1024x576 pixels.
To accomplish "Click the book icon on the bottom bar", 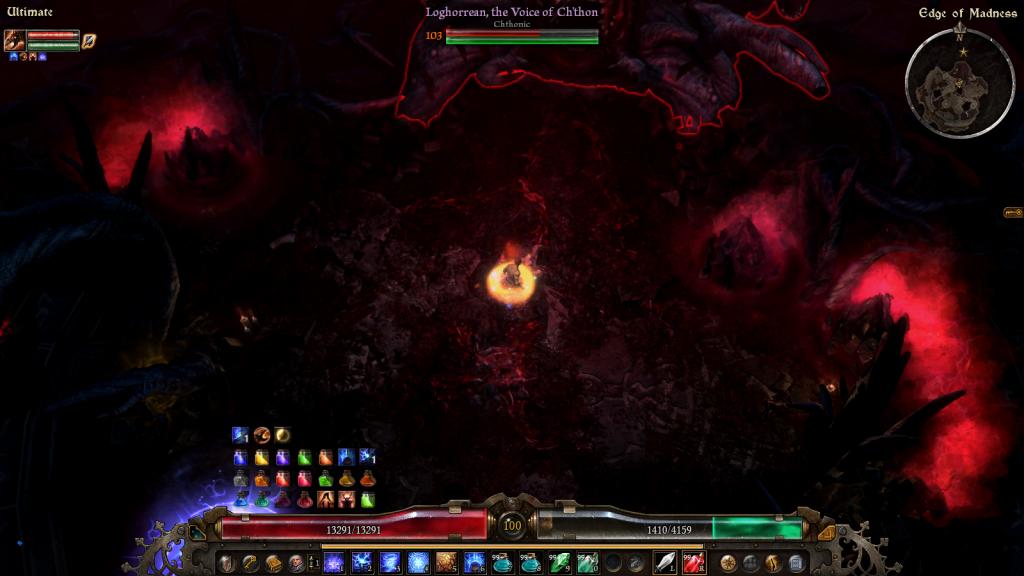I will click(273, 563).
